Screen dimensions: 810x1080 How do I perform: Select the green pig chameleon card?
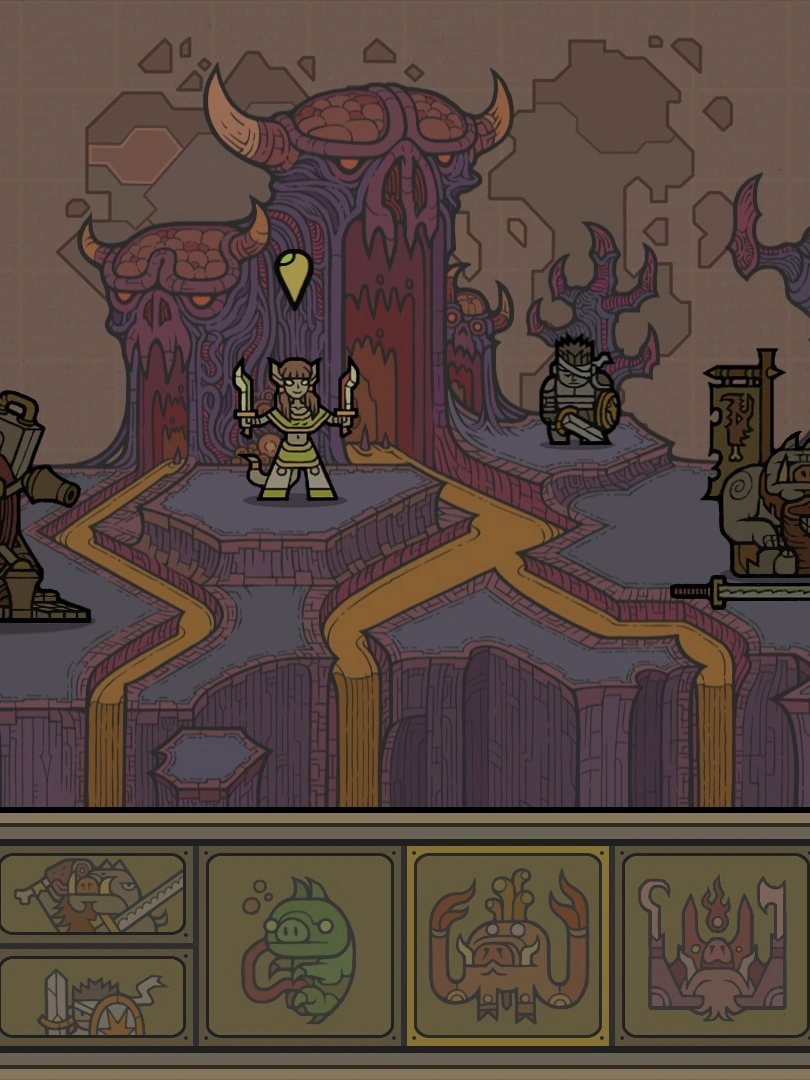coord(300,945)
